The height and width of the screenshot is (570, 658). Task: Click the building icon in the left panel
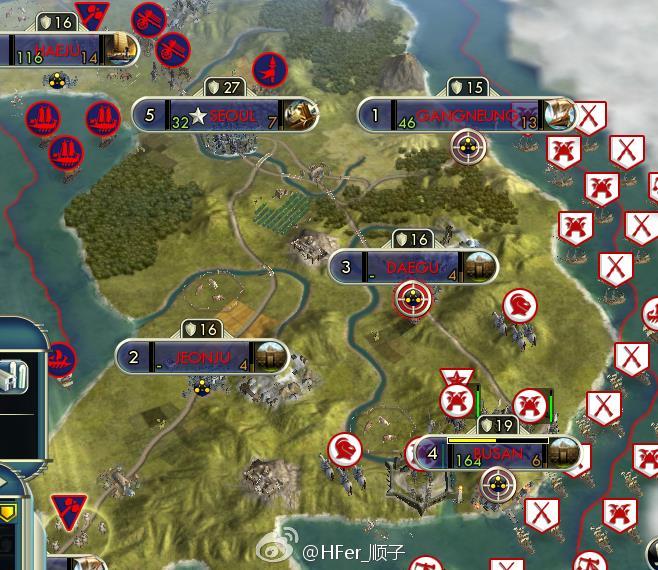pyautogui.click(x=16, y=379)
